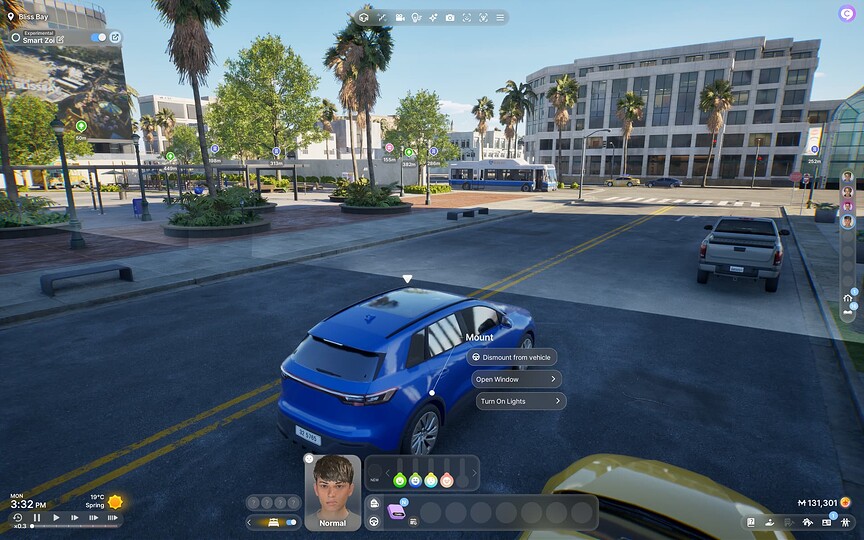Open the hamburger menu in top toolbar
Screen dimensions: 864x540
pyautogui.click(x=499, y=17)
